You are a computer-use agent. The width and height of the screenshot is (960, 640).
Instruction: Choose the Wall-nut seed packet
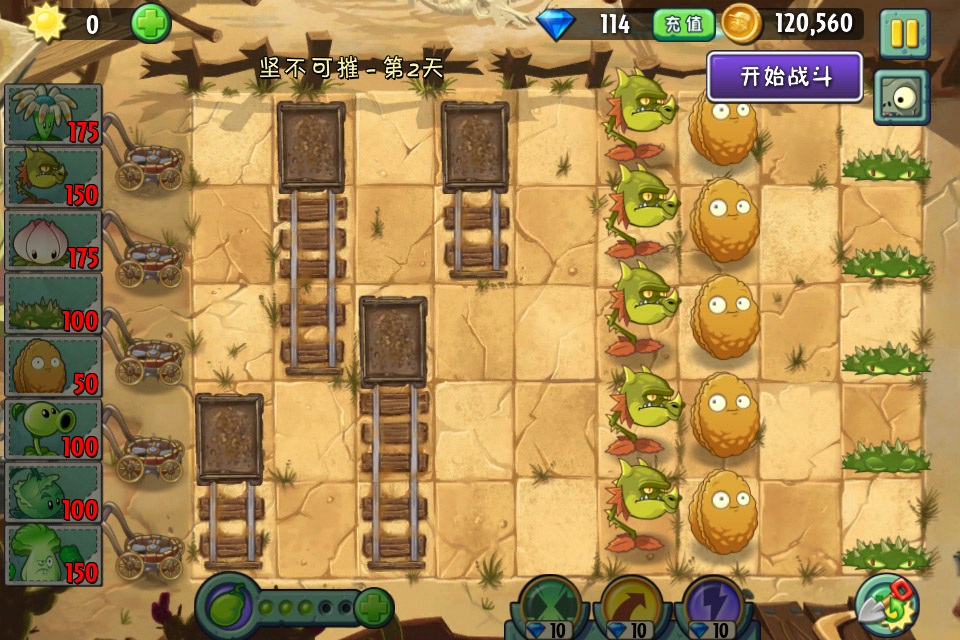53,366
